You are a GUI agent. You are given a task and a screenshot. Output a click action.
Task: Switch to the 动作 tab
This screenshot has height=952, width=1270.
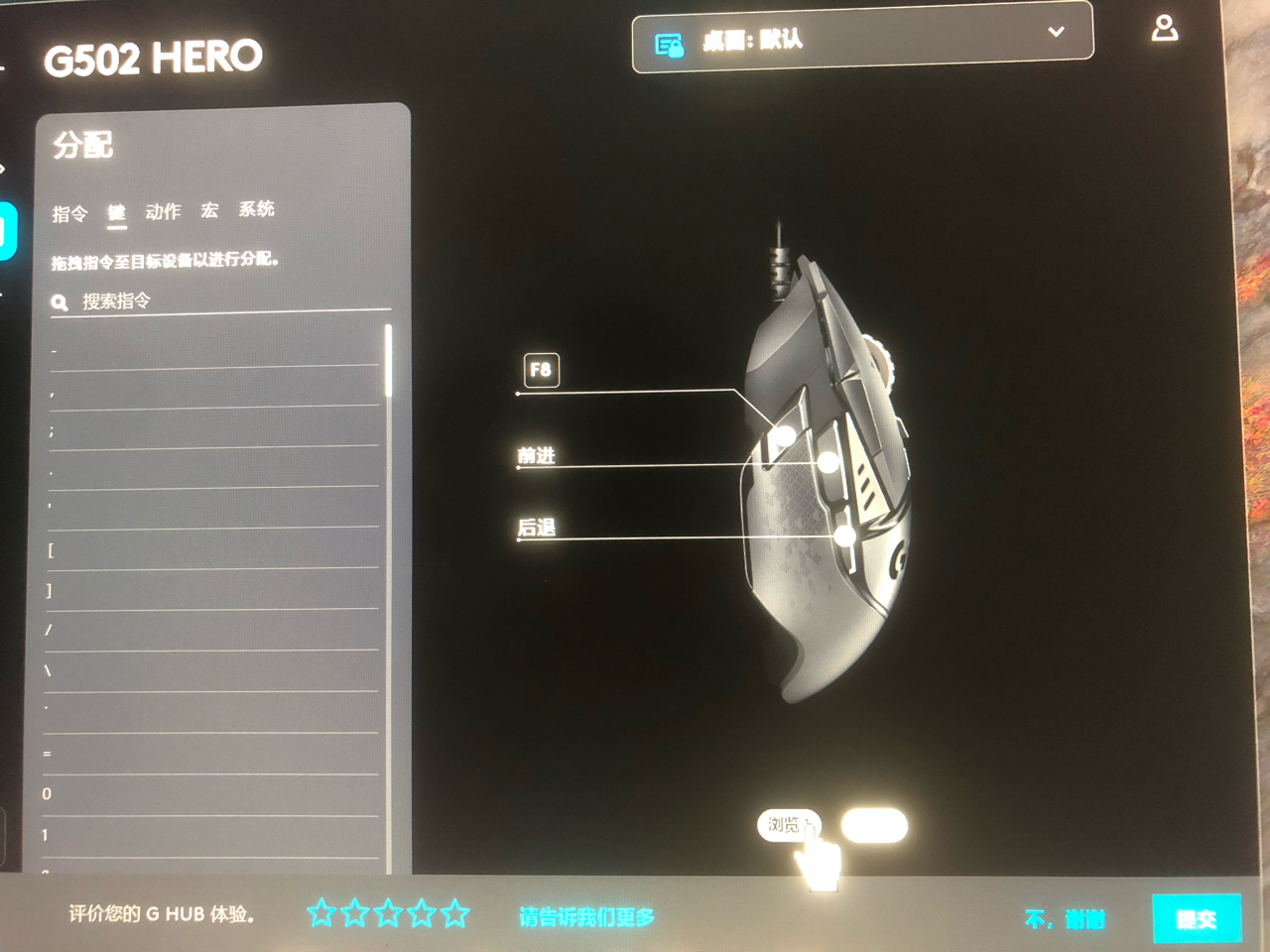click(x=162, y=210)
